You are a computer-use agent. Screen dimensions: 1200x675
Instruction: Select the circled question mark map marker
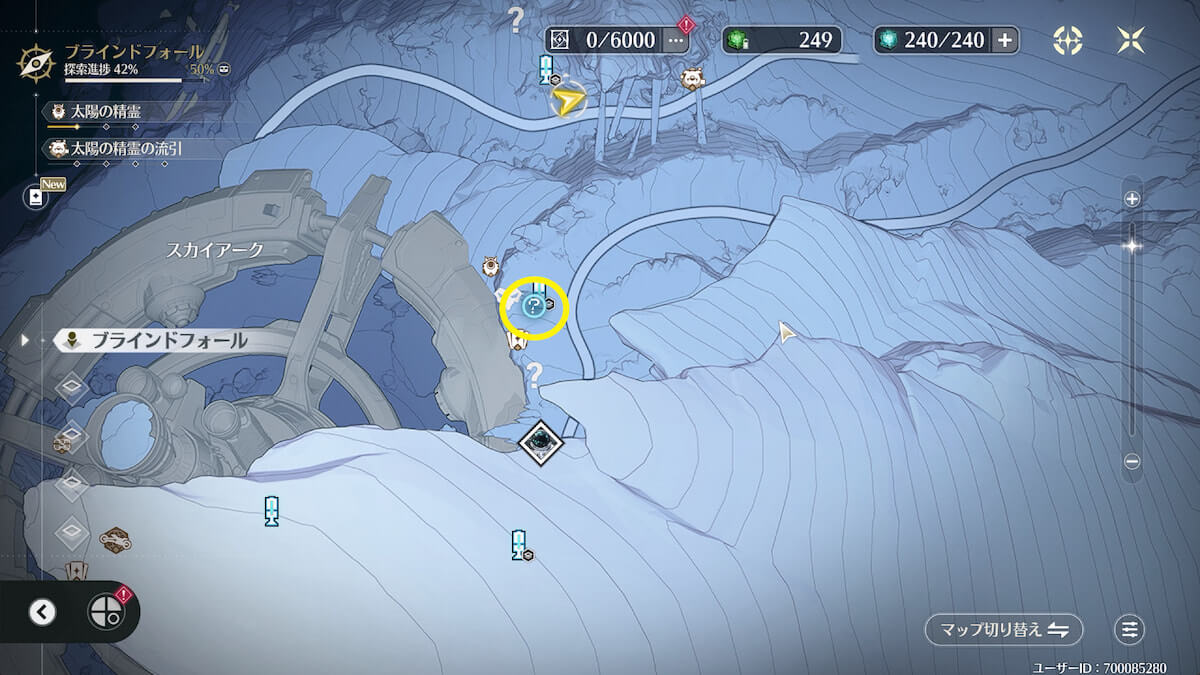pos(534,306)
